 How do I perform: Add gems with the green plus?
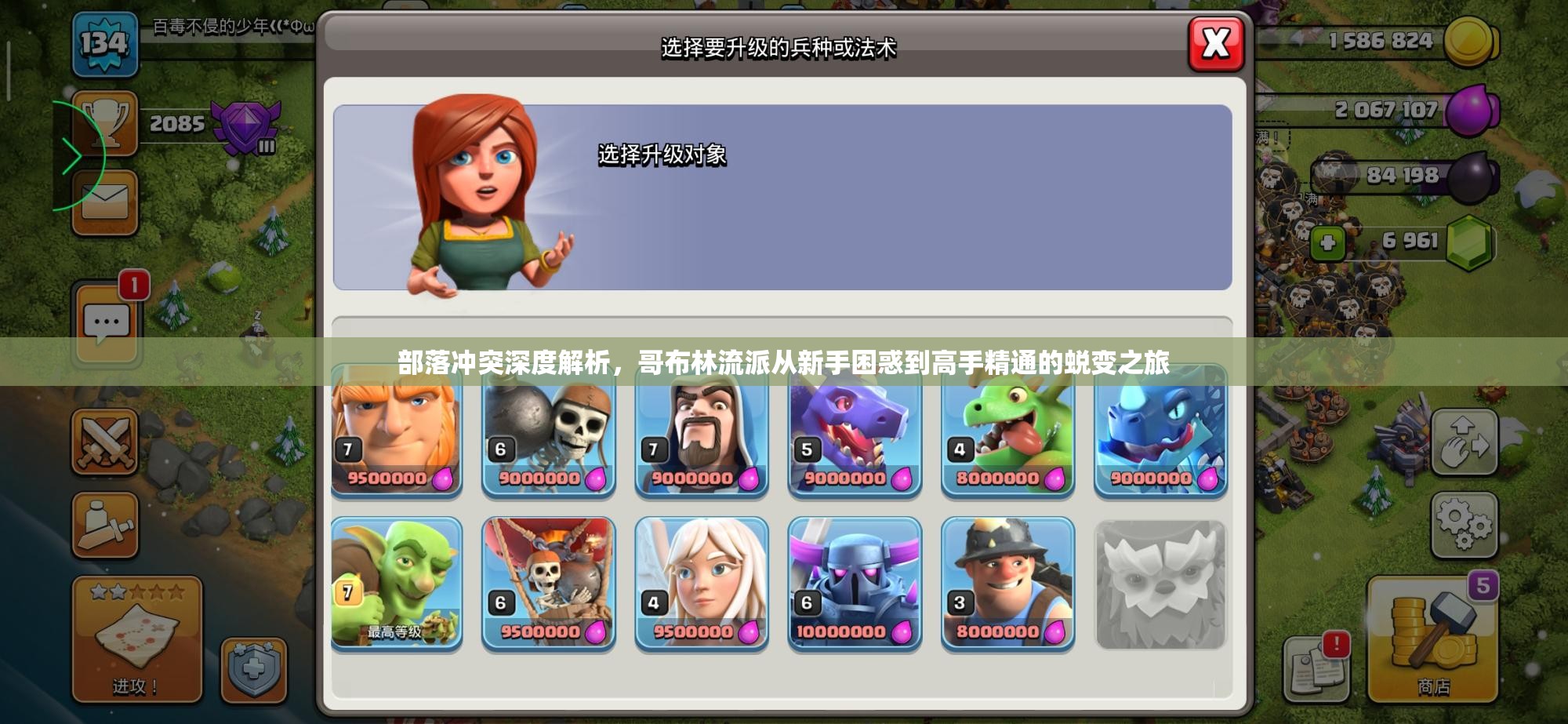tap(1327, 242)
